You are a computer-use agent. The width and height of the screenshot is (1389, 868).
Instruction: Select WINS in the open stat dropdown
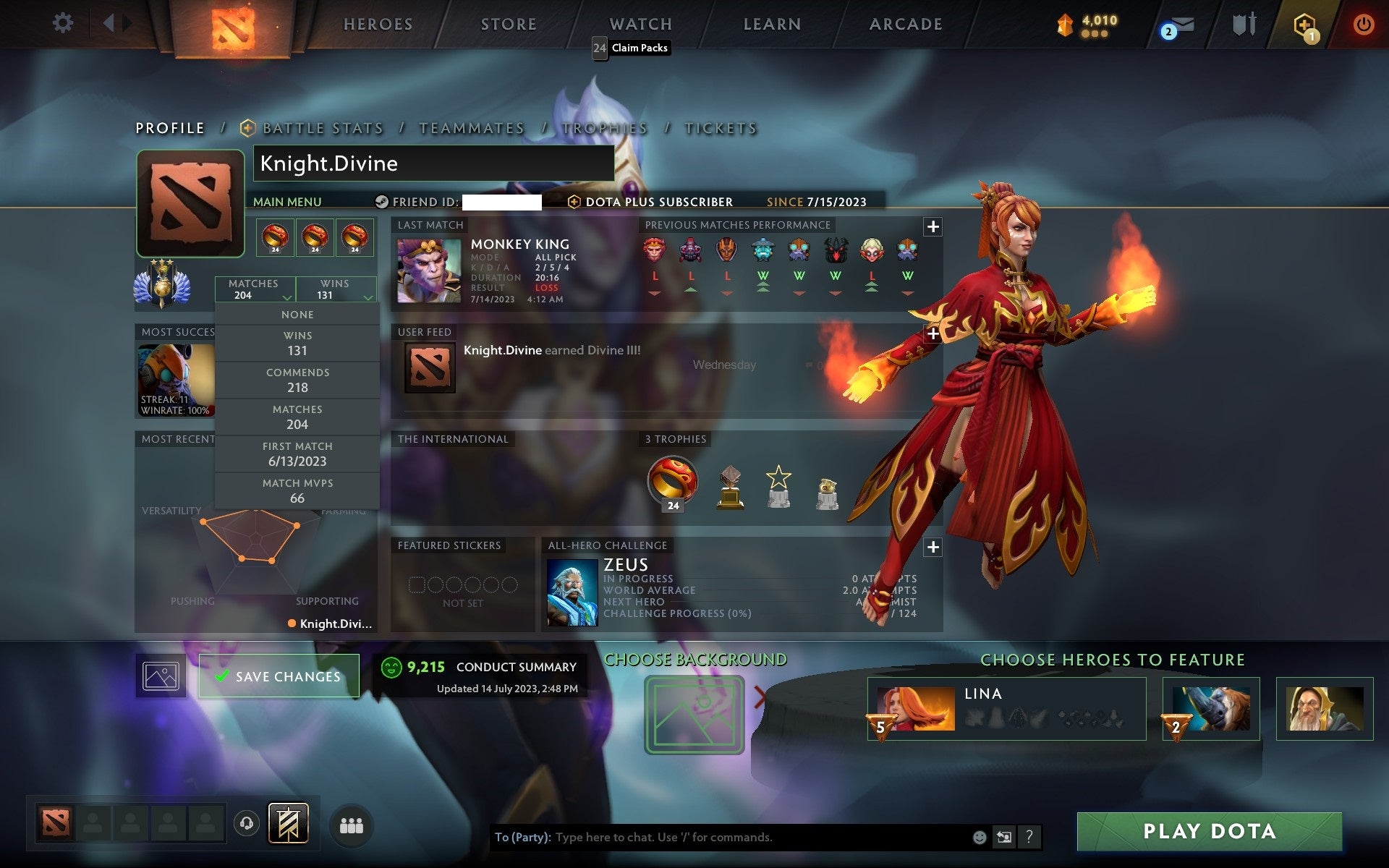click(297, 343)
